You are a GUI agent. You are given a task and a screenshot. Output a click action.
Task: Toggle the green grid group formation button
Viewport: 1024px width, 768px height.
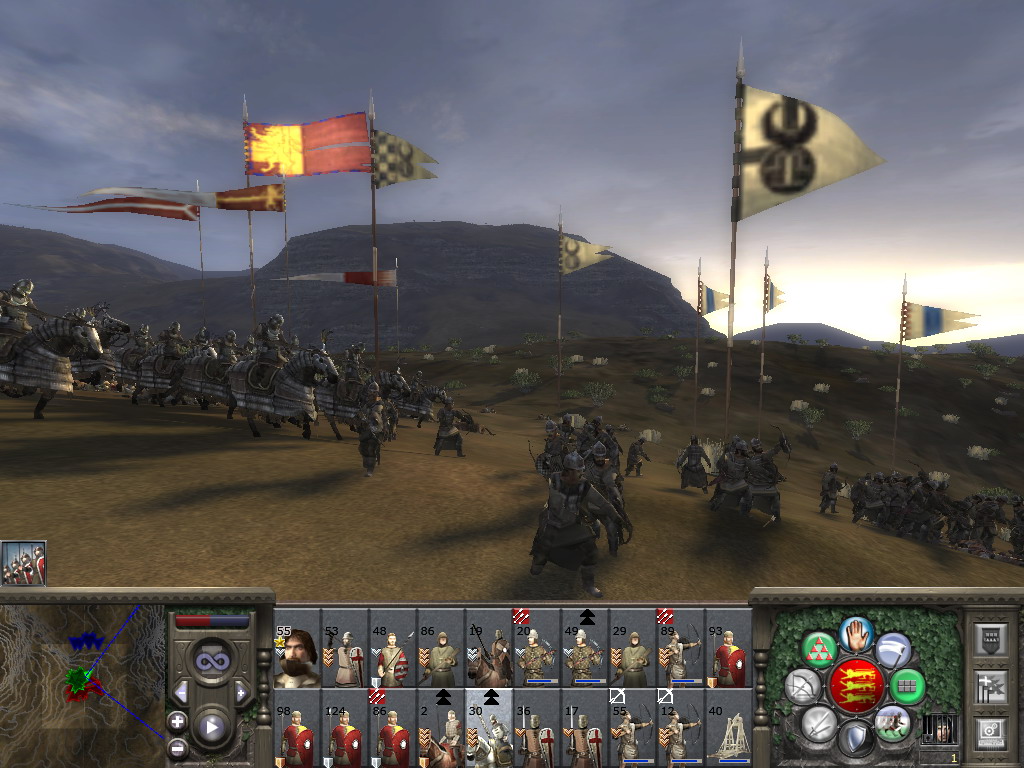908,686
